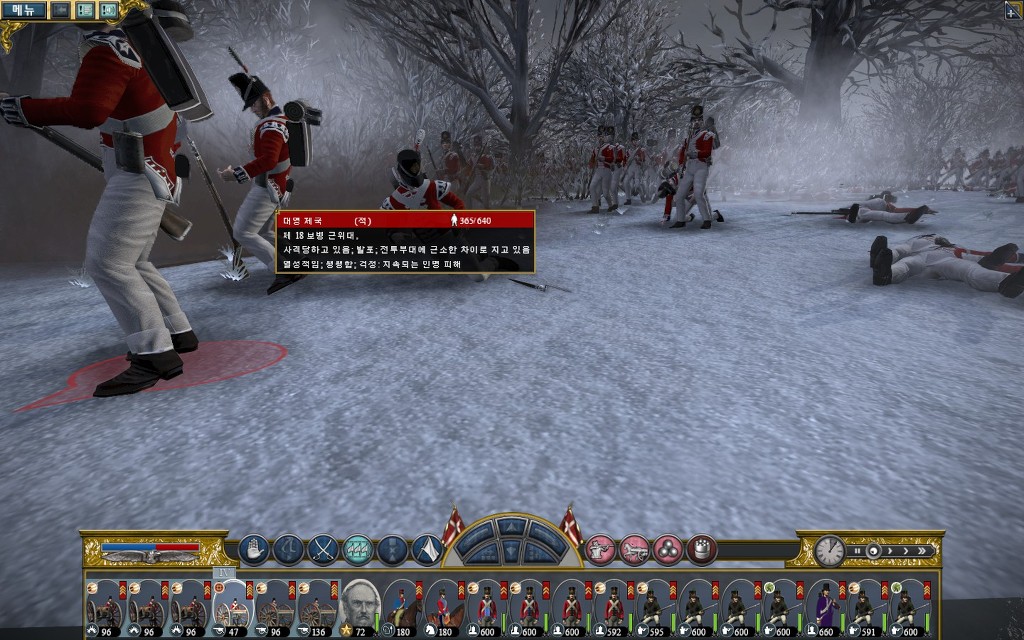Activate the halt order (raised hand) button
This screenshot has height=640, width=1024.
coord(253,549)
